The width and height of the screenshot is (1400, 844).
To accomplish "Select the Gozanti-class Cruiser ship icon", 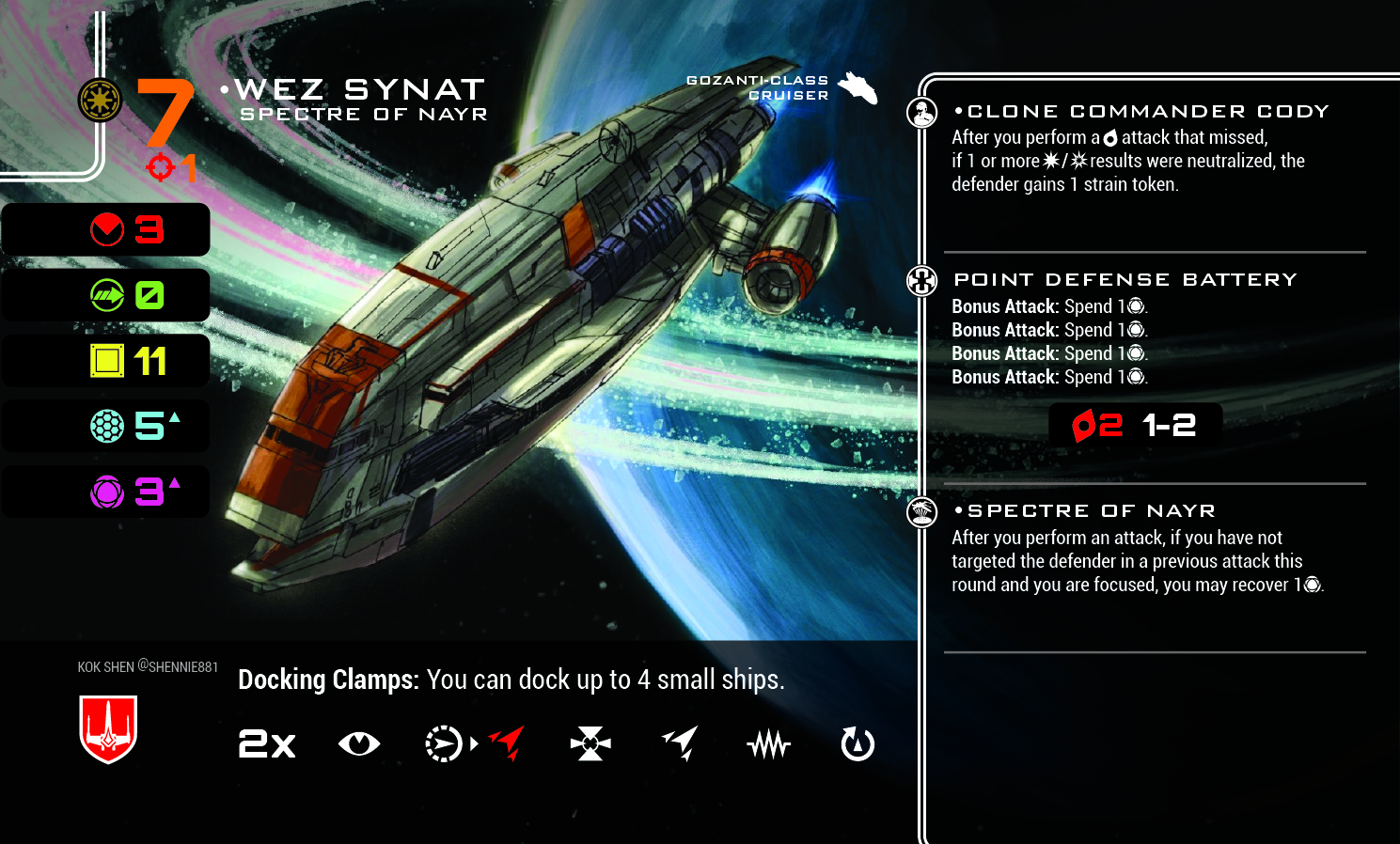I will tap(857, 88).
